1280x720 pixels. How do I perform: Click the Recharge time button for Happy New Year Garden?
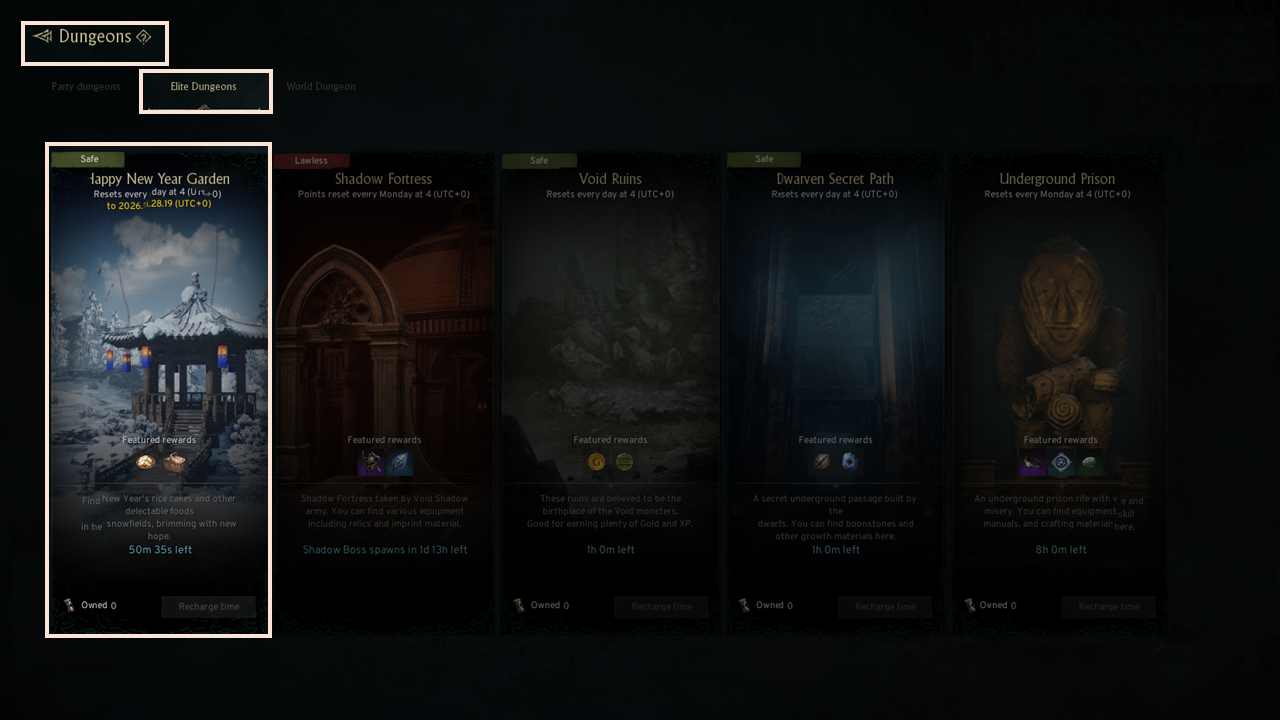[208, 606]
